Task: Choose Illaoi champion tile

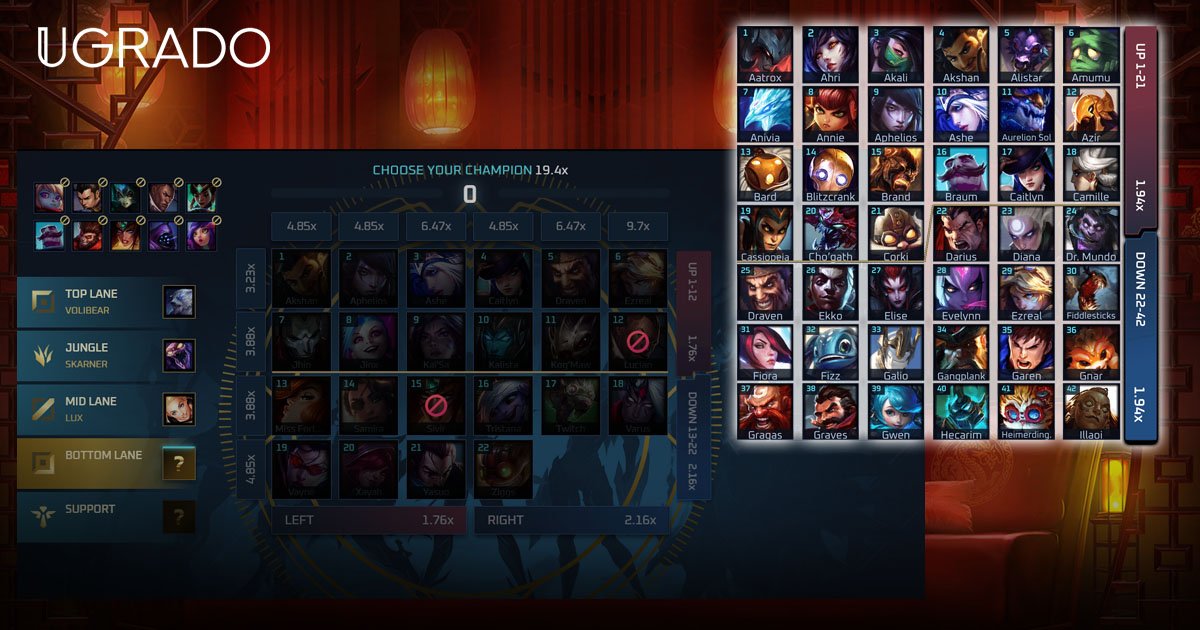Action: [x=1091, y=412]
